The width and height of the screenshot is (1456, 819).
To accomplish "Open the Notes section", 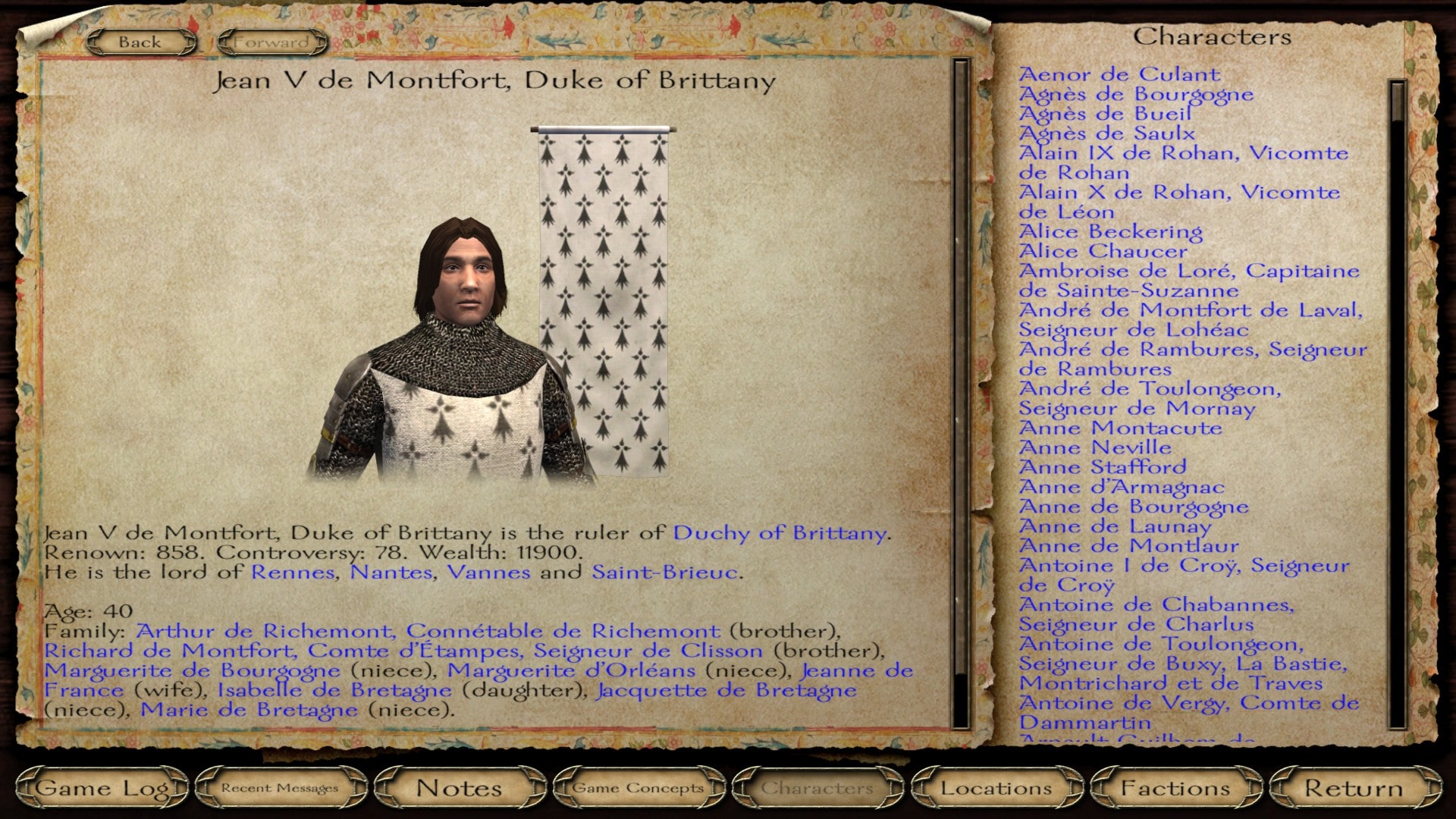I will pos(459,789).
